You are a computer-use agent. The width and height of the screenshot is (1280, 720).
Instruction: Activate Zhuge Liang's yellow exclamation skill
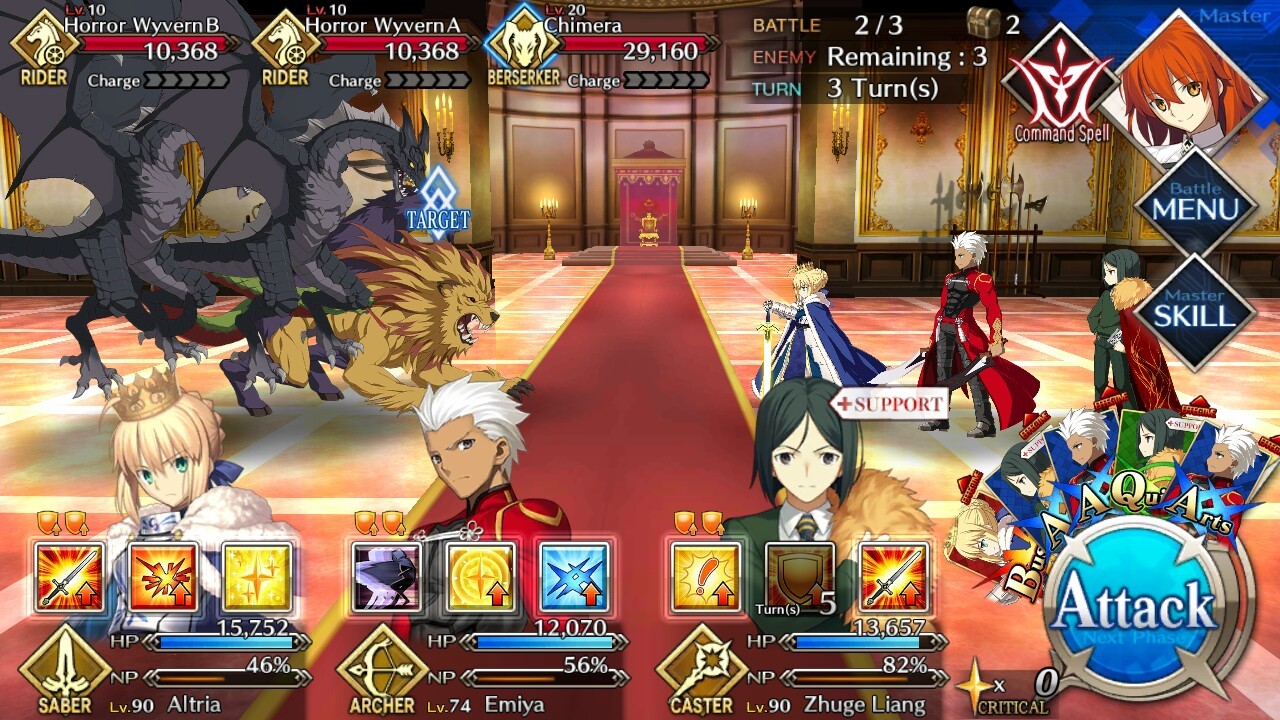click(706, 577)
